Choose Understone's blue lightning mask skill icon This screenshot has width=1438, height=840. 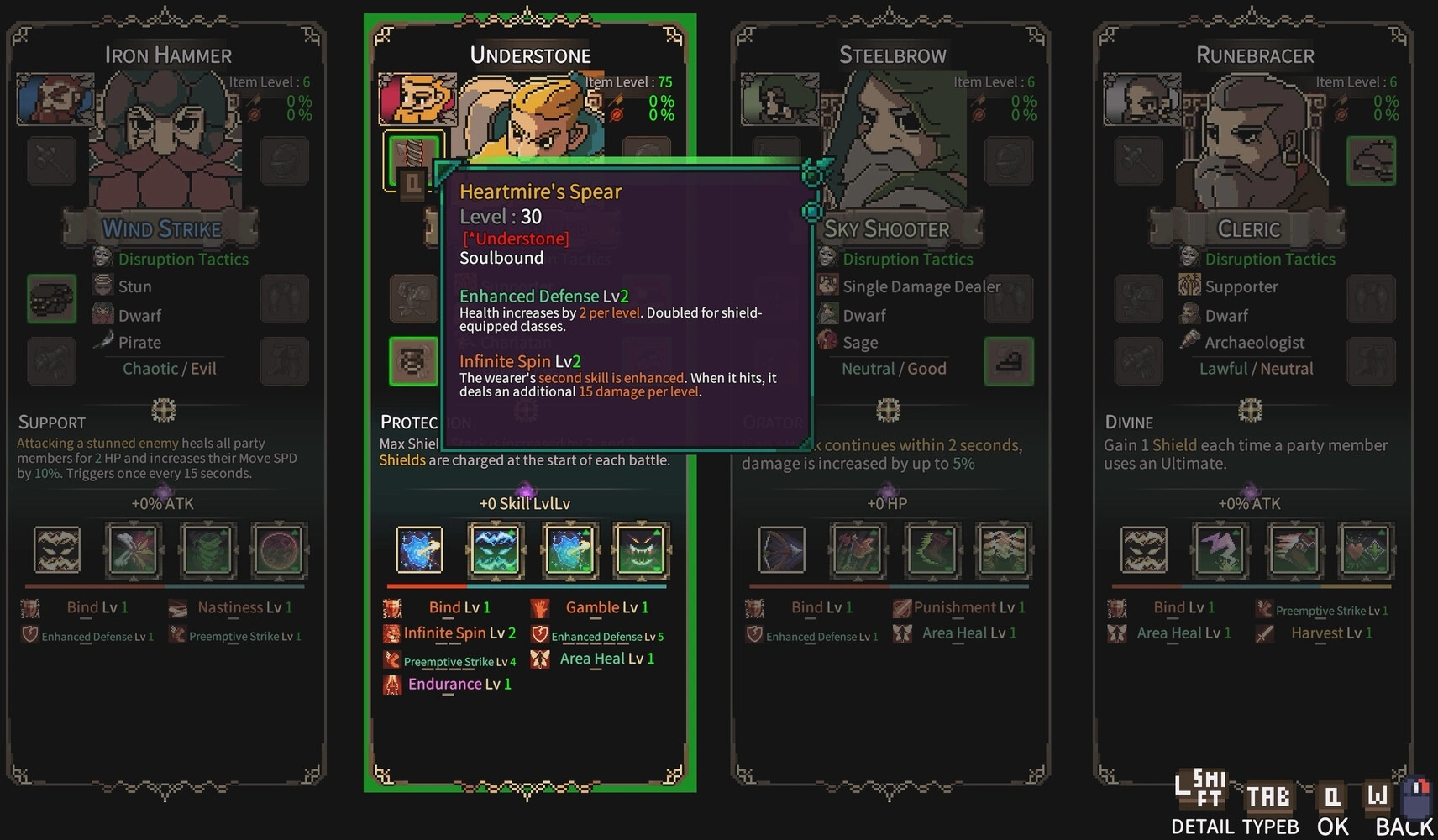pyautogui.click(x=496, y=550)
